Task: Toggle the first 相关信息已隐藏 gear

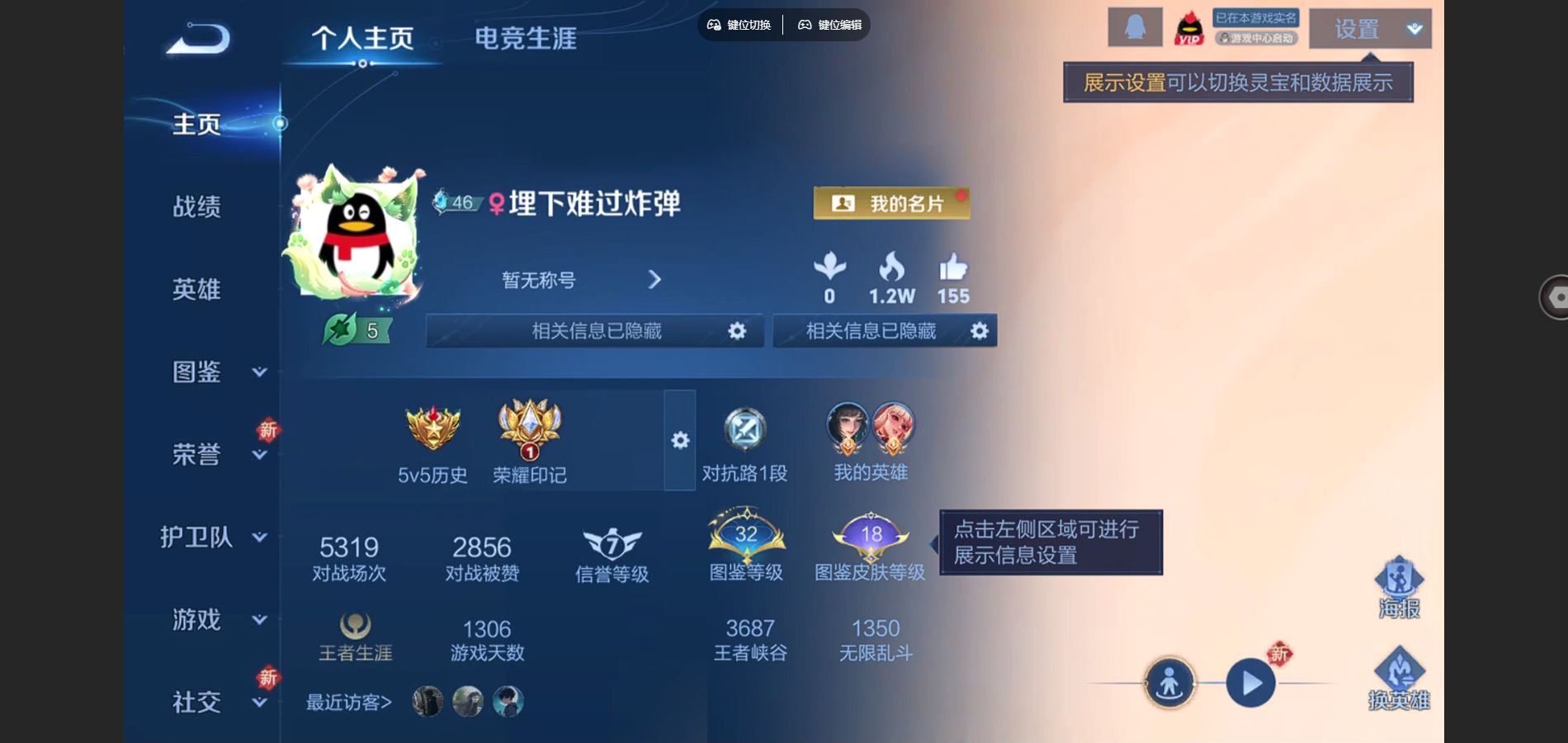Action: coord(737,330)
